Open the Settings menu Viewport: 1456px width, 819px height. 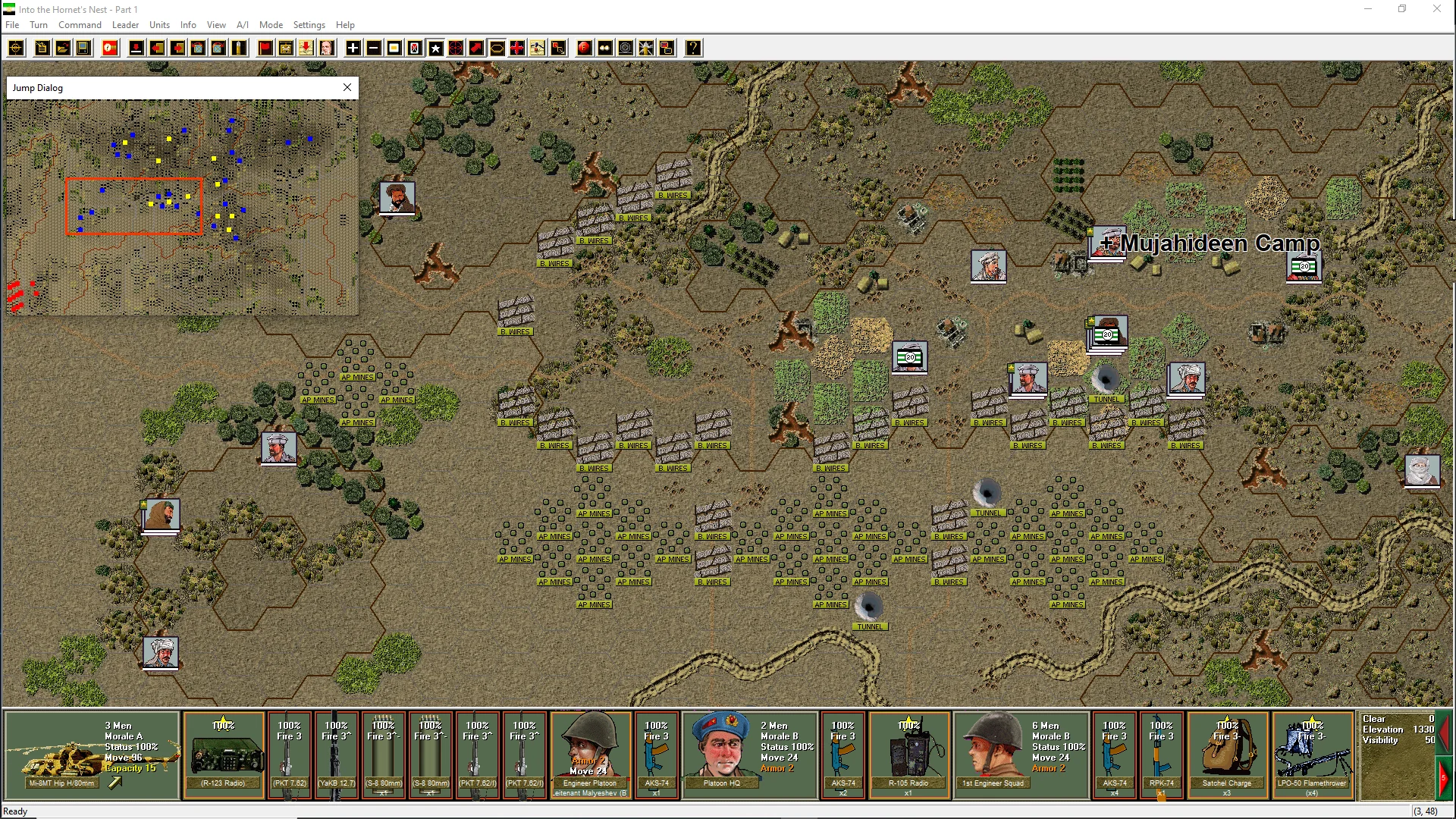[309, 25]
